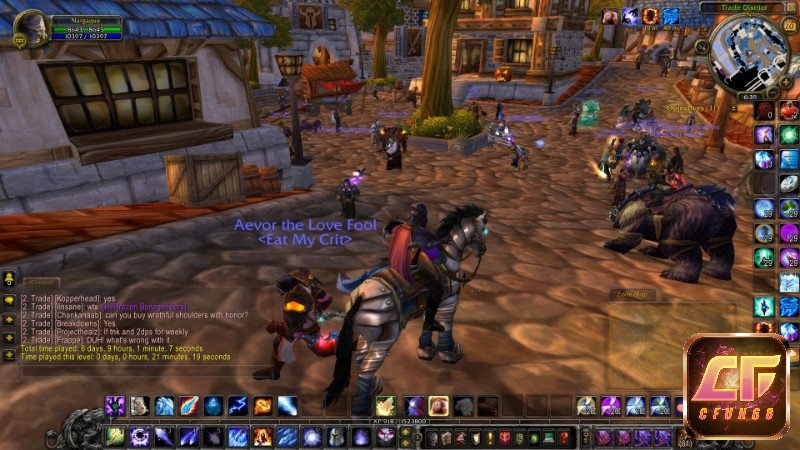Toggle the minimap tracking magnifier icon
This screenshot has height=450, width=800.
702,47
